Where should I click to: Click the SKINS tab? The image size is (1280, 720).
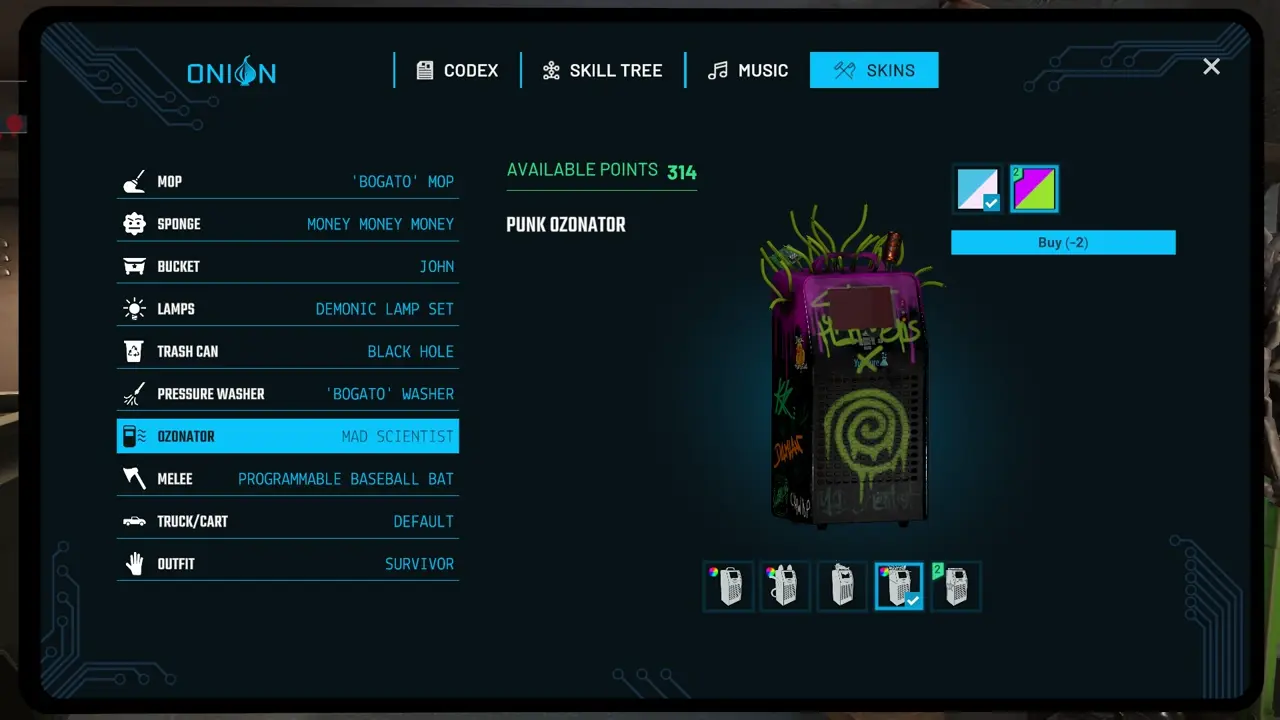pos(874,70)
